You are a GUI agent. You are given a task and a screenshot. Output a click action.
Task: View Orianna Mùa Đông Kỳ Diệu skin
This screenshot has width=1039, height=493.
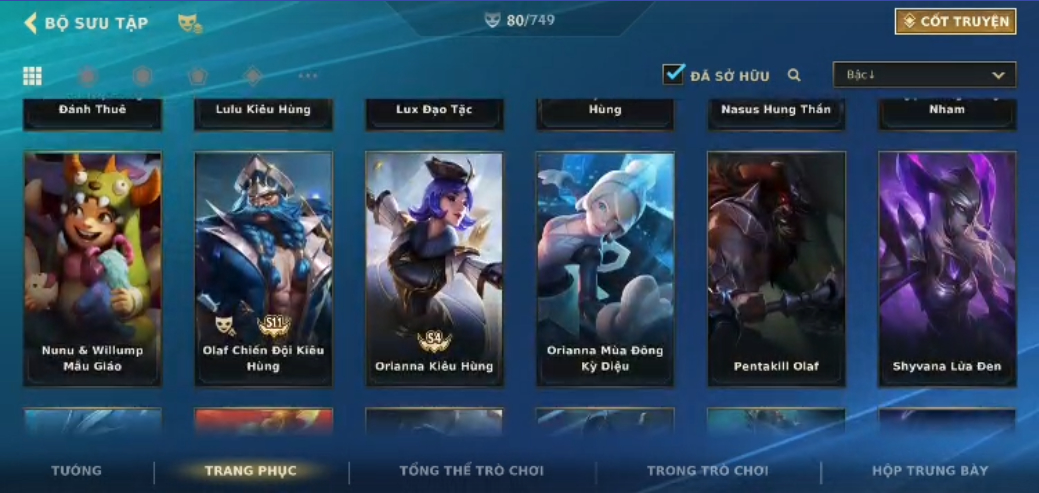pyautogui.click(x=605, y=268)
